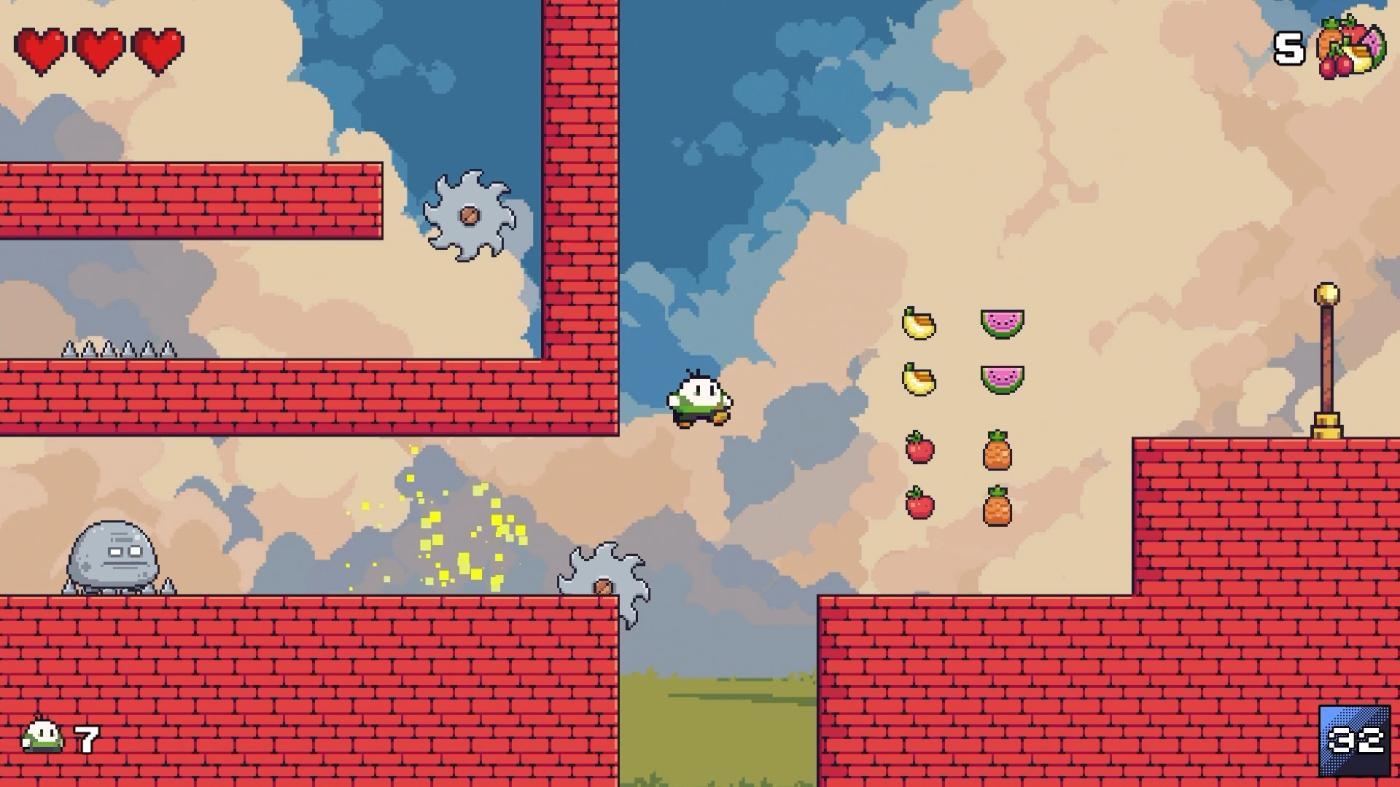
Task: Select the upper spinning saw blade
Action: coord(470,215)
